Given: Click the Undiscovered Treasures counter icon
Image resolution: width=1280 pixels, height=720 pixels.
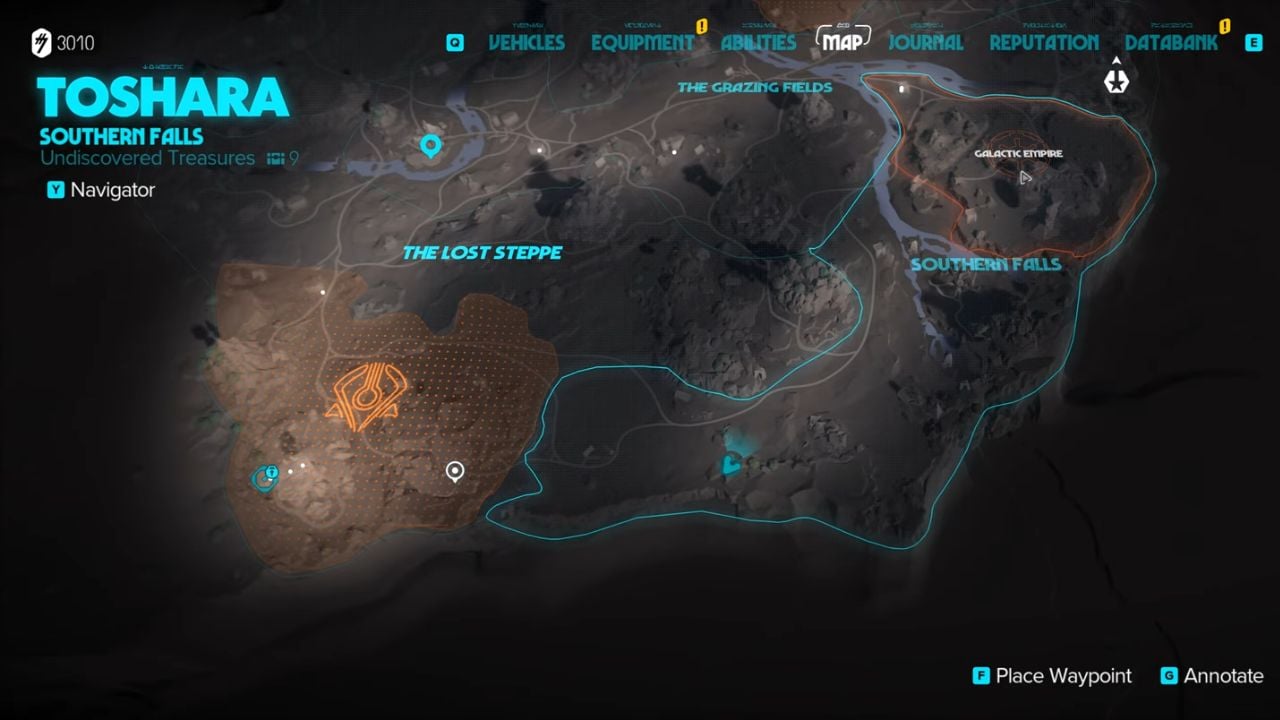Looking at the screenshot, I should [x=276, y=158].
